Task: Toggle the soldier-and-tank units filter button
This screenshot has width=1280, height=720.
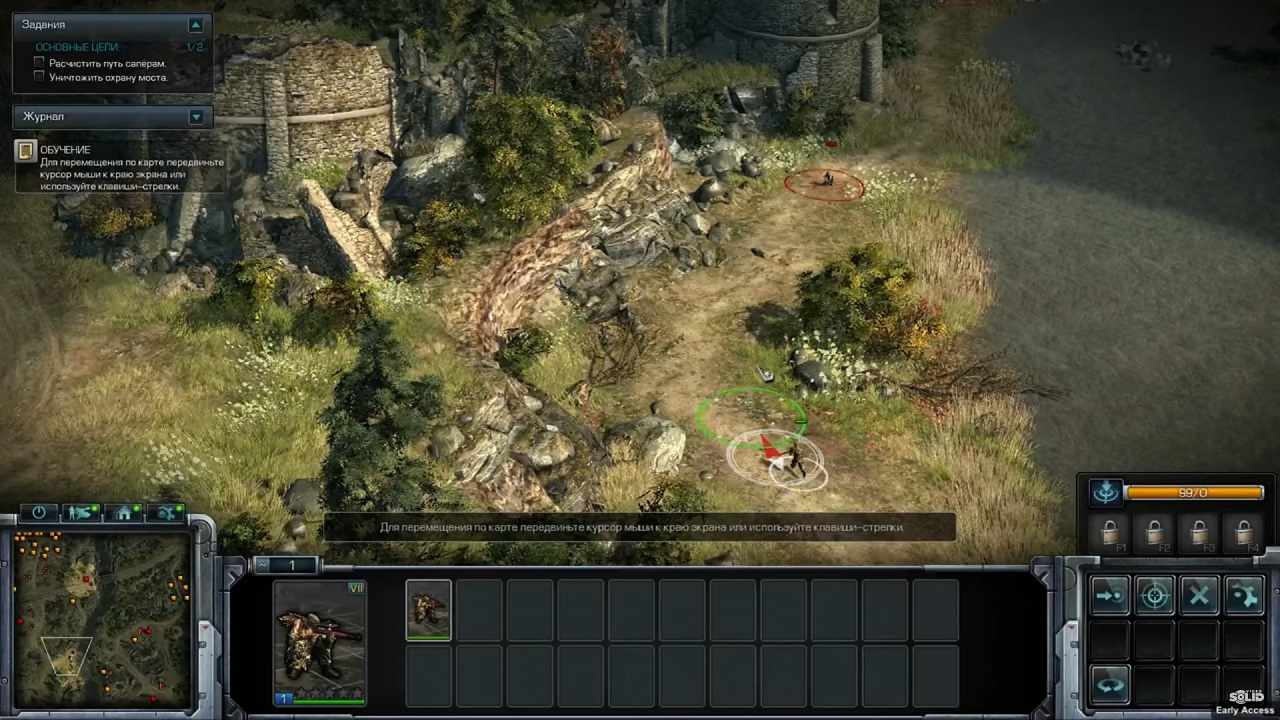Action: pos(81,513)
